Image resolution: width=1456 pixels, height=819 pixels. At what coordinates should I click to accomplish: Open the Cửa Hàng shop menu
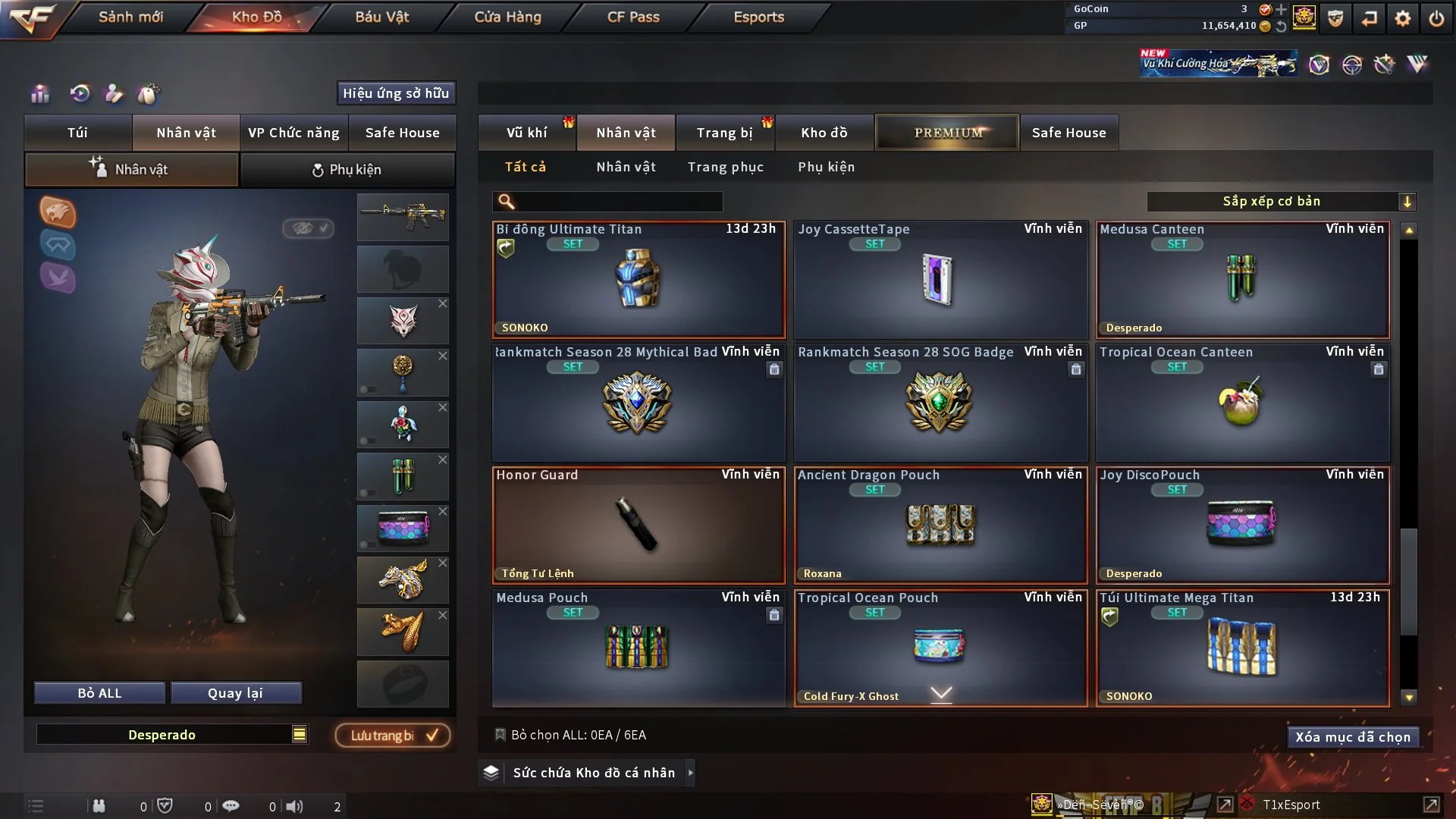pos(507,17)
